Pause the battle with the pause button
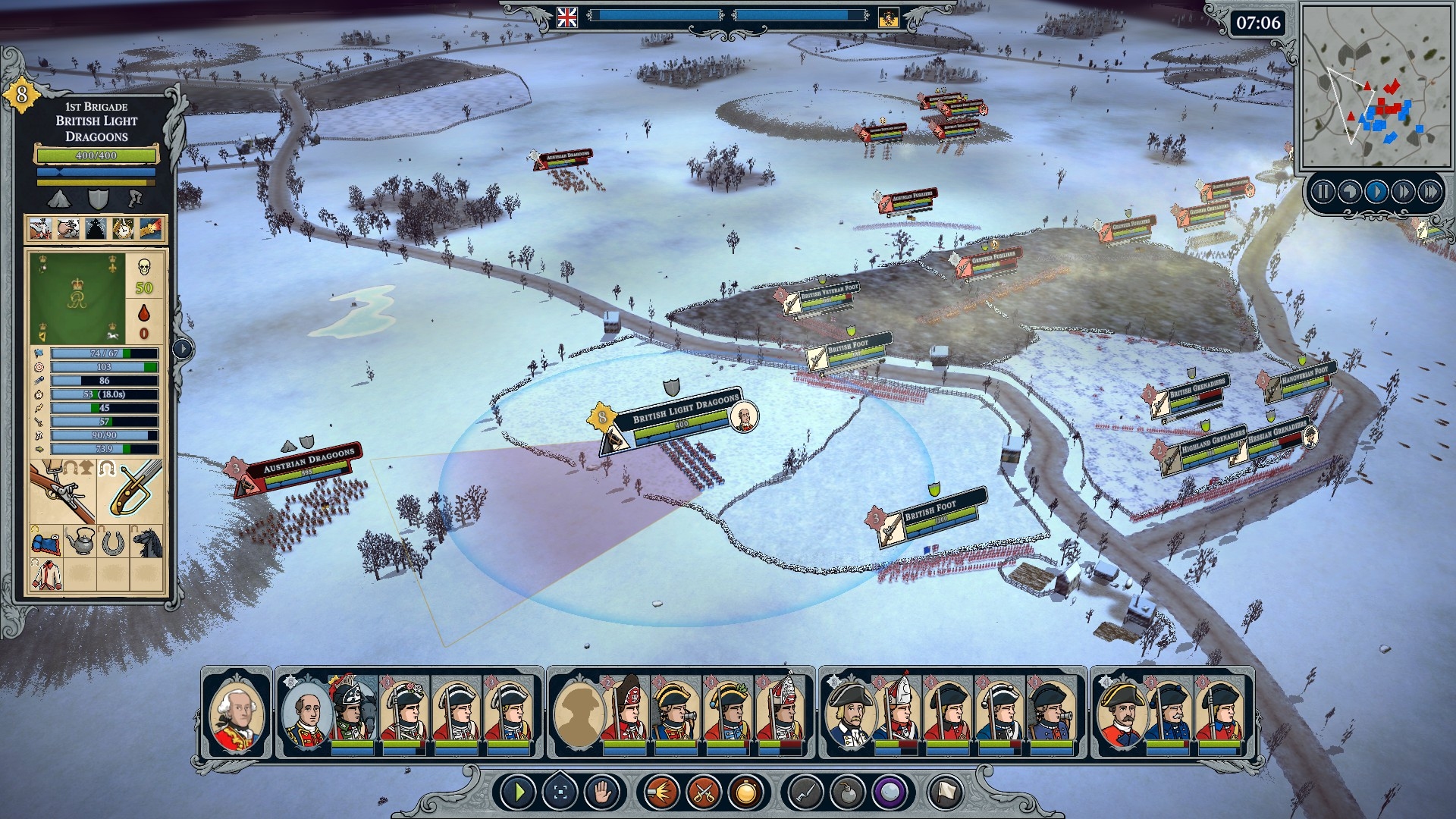 (1323, 191)
